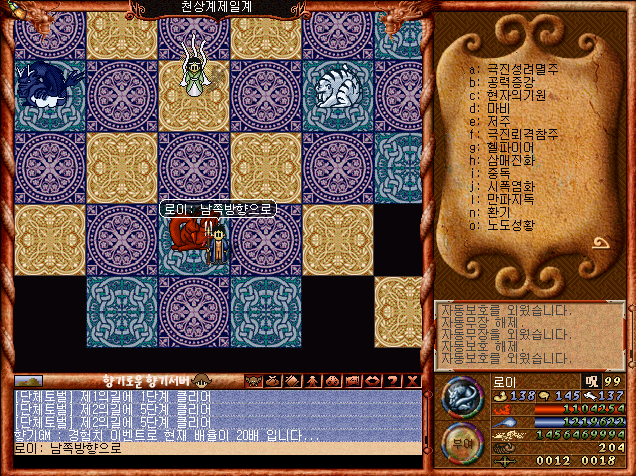Pick the 헬파이어 spell entry
This screenshot has width=636, height=476.
508,147
